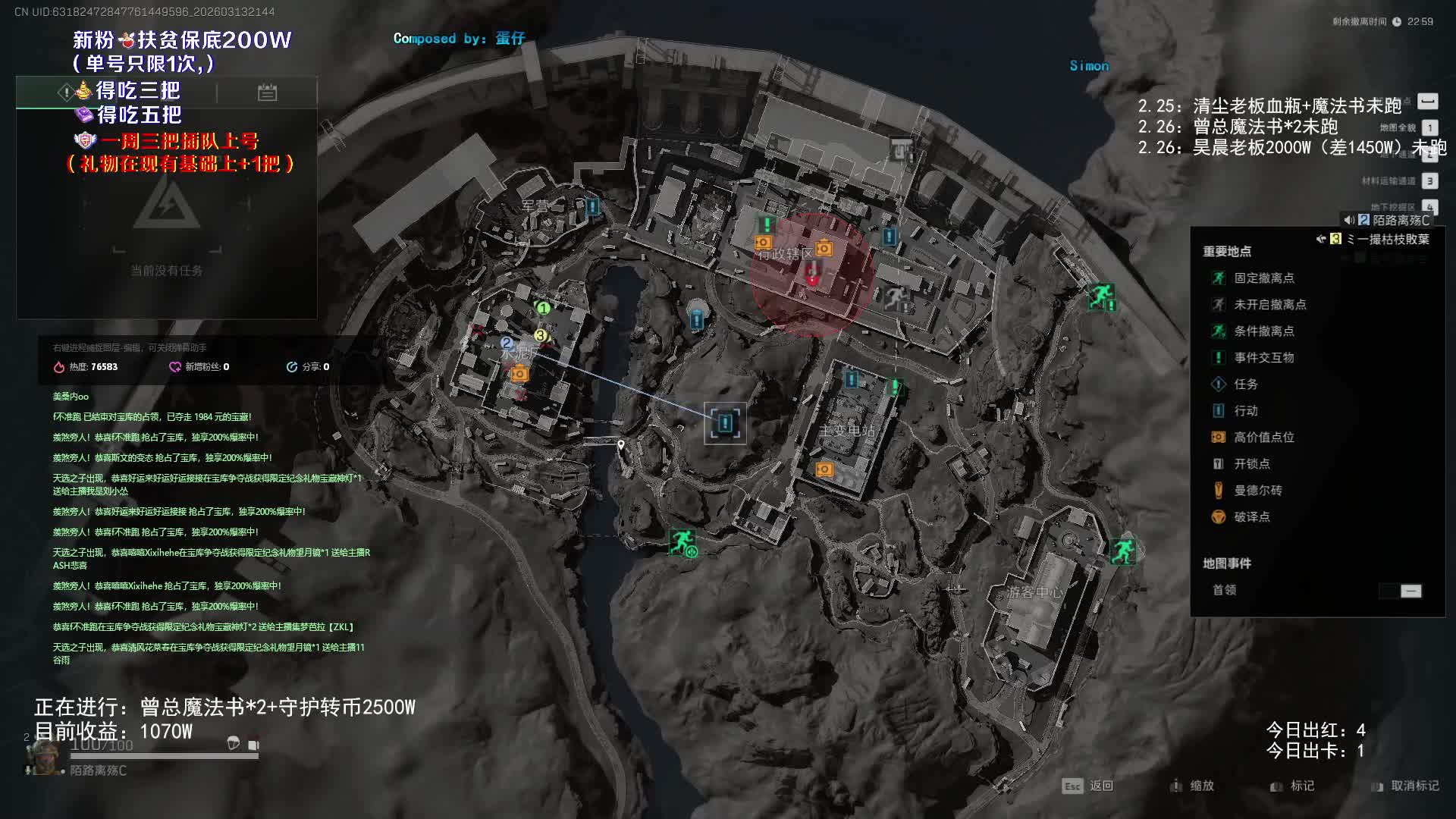
Task: Toggle the 曼德尔砖 legend entry
Action: click(1257, 491)
